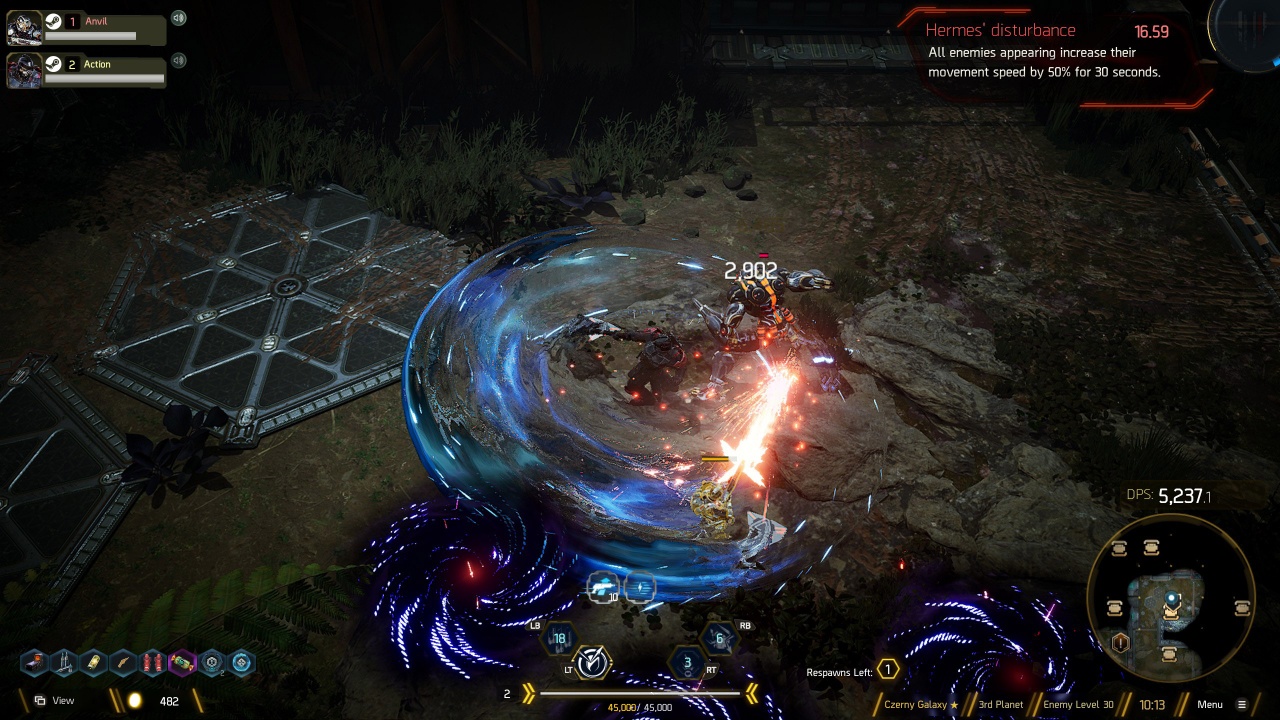1280x720 pixels.
Task: Use the twin syringes consumable item
Action: click(64, 662)
